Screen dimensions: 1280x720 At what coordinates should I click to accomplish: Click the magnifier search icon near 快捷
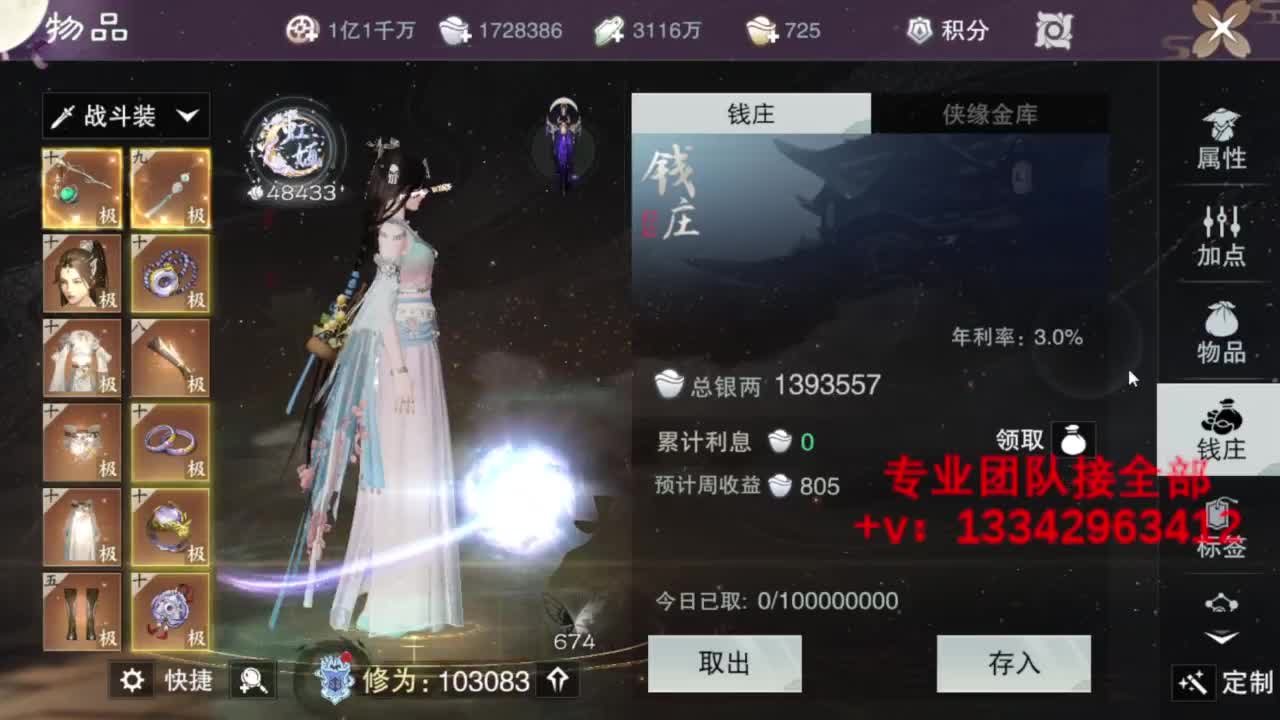[x=252, y=681]
